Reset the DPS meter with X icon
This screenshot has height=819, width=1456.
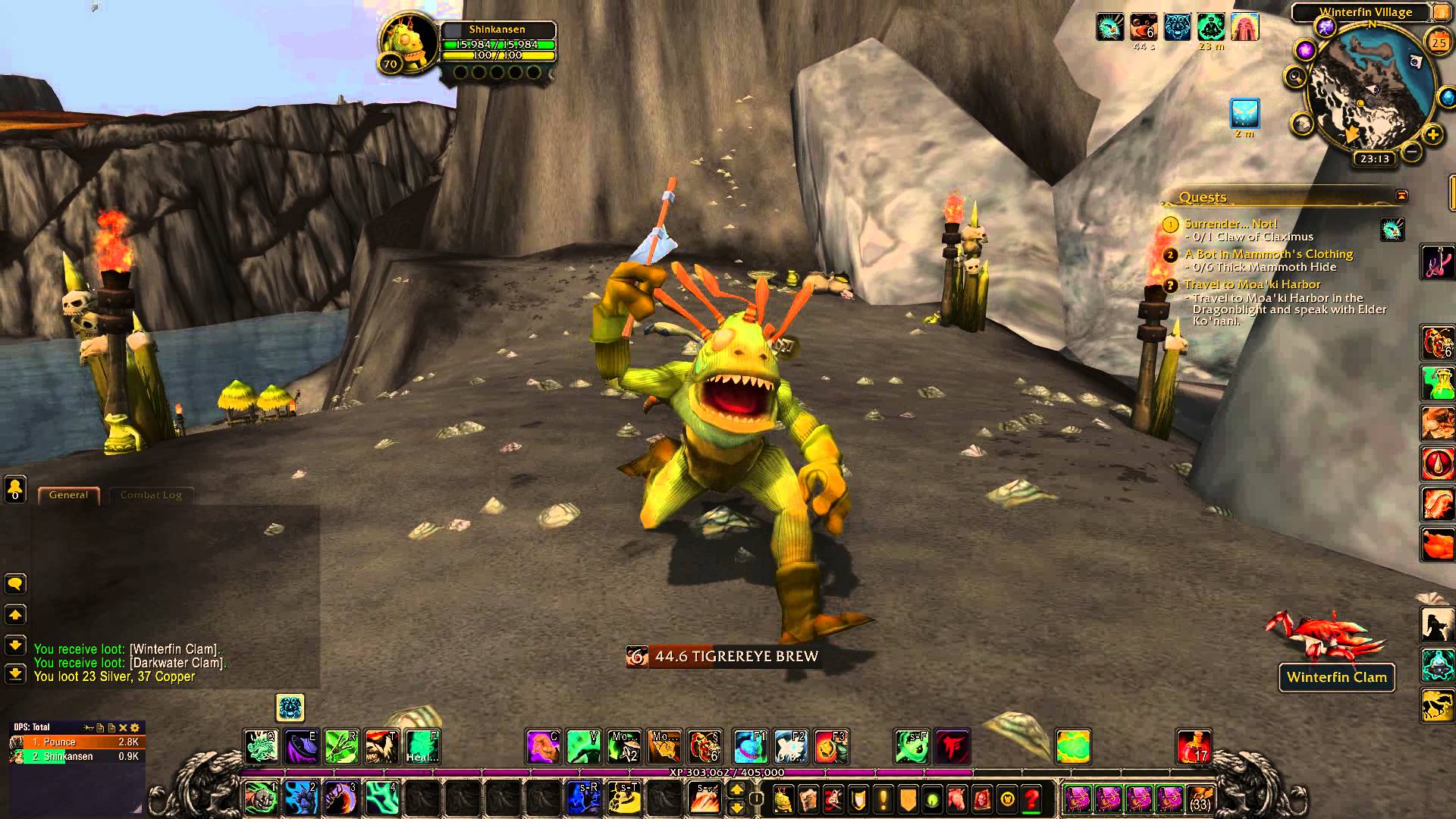point(123,727)
